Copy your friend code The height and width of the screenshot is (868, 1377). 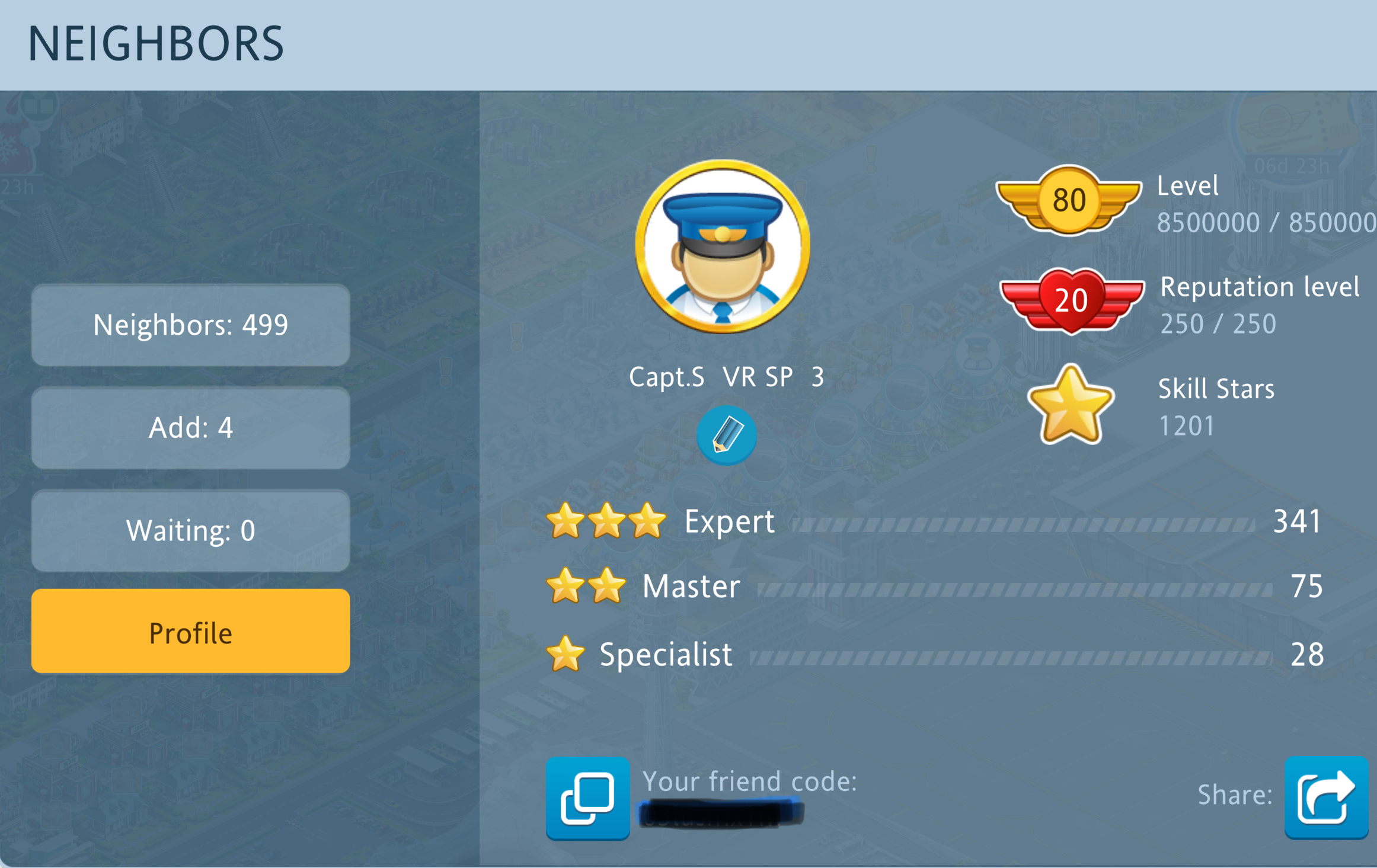(587, 798)
